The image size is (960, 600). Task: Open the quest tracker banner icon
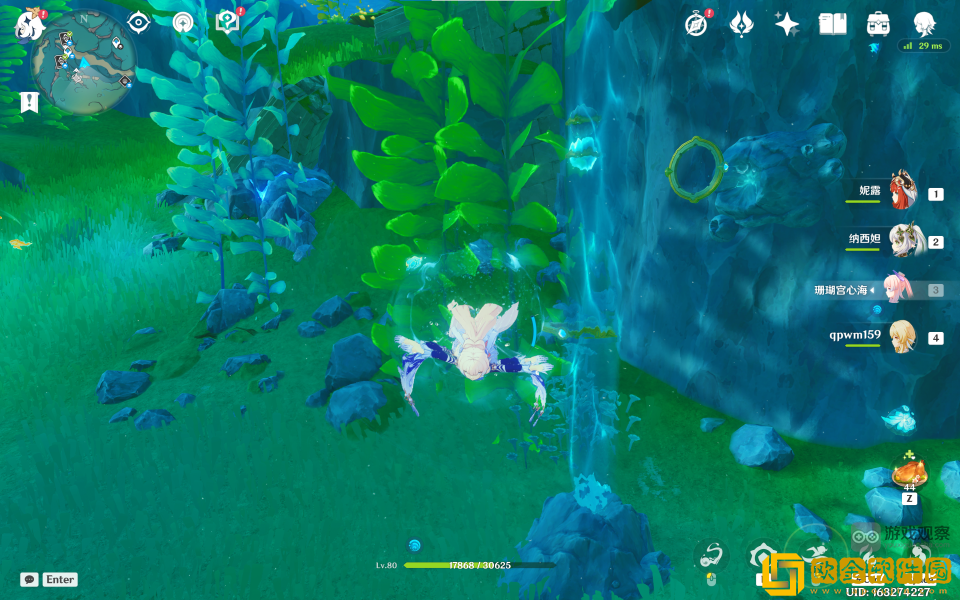[29, 101]
